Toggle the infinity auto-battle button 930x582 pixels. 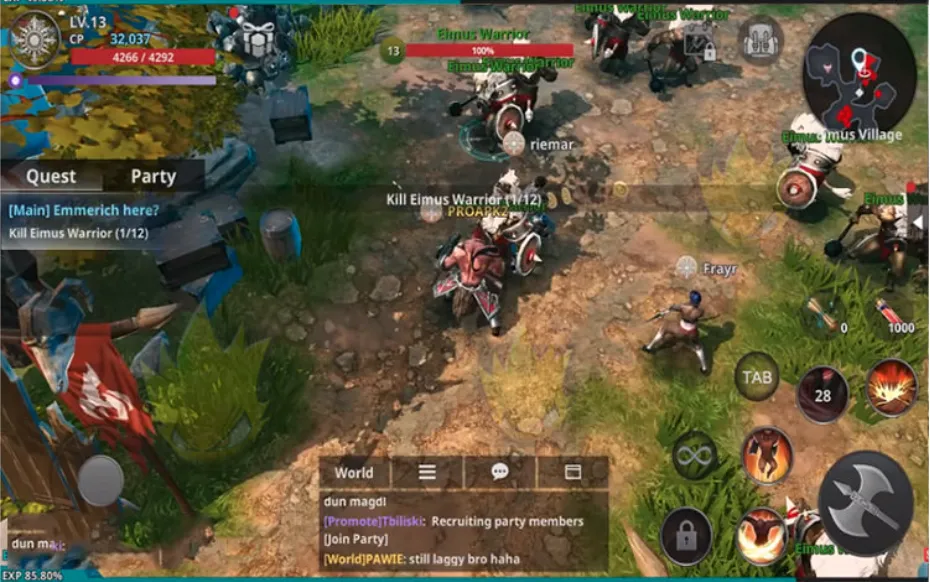694,455
